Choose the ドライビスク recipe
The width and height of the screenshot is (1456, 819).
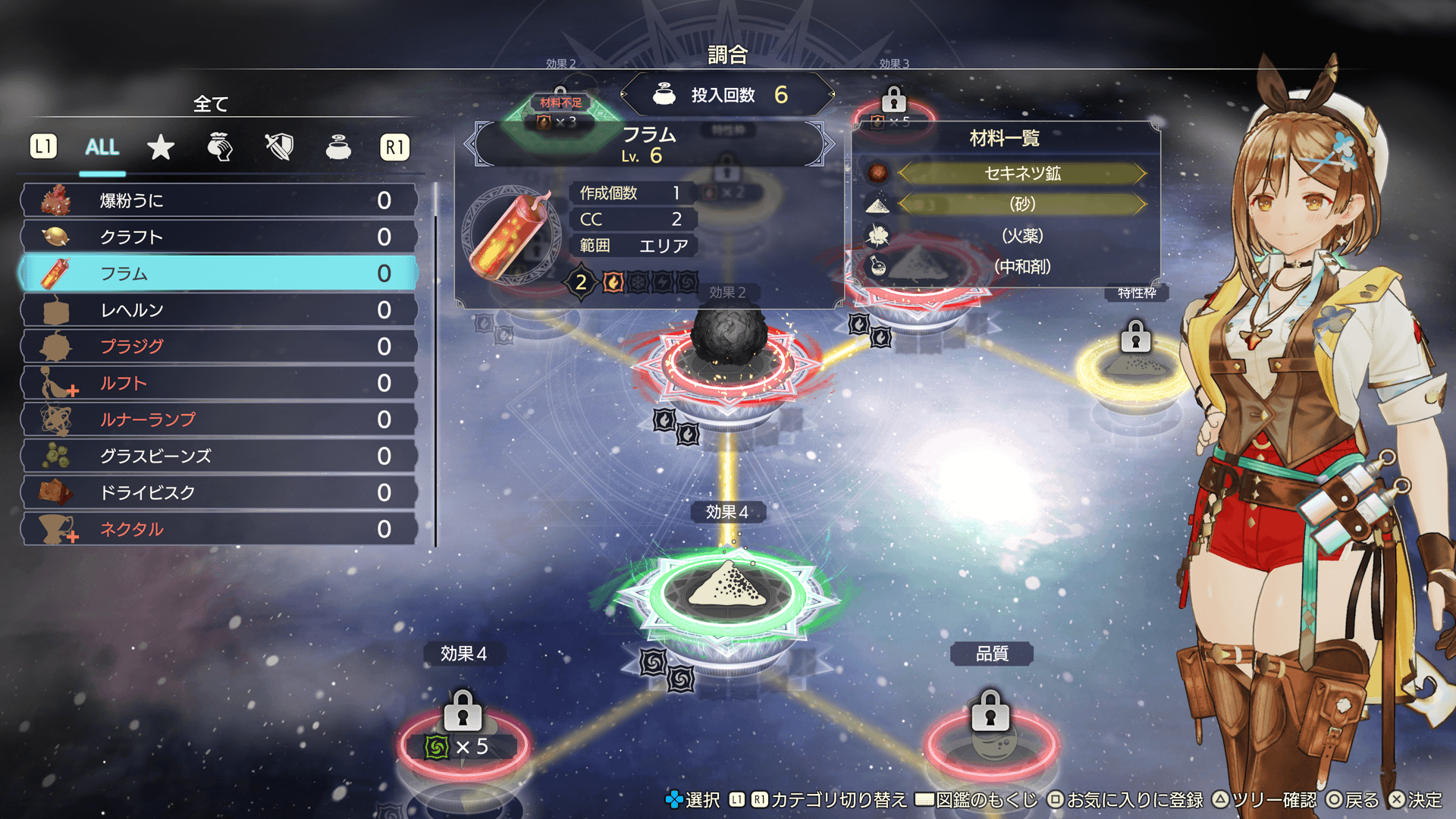220,492
